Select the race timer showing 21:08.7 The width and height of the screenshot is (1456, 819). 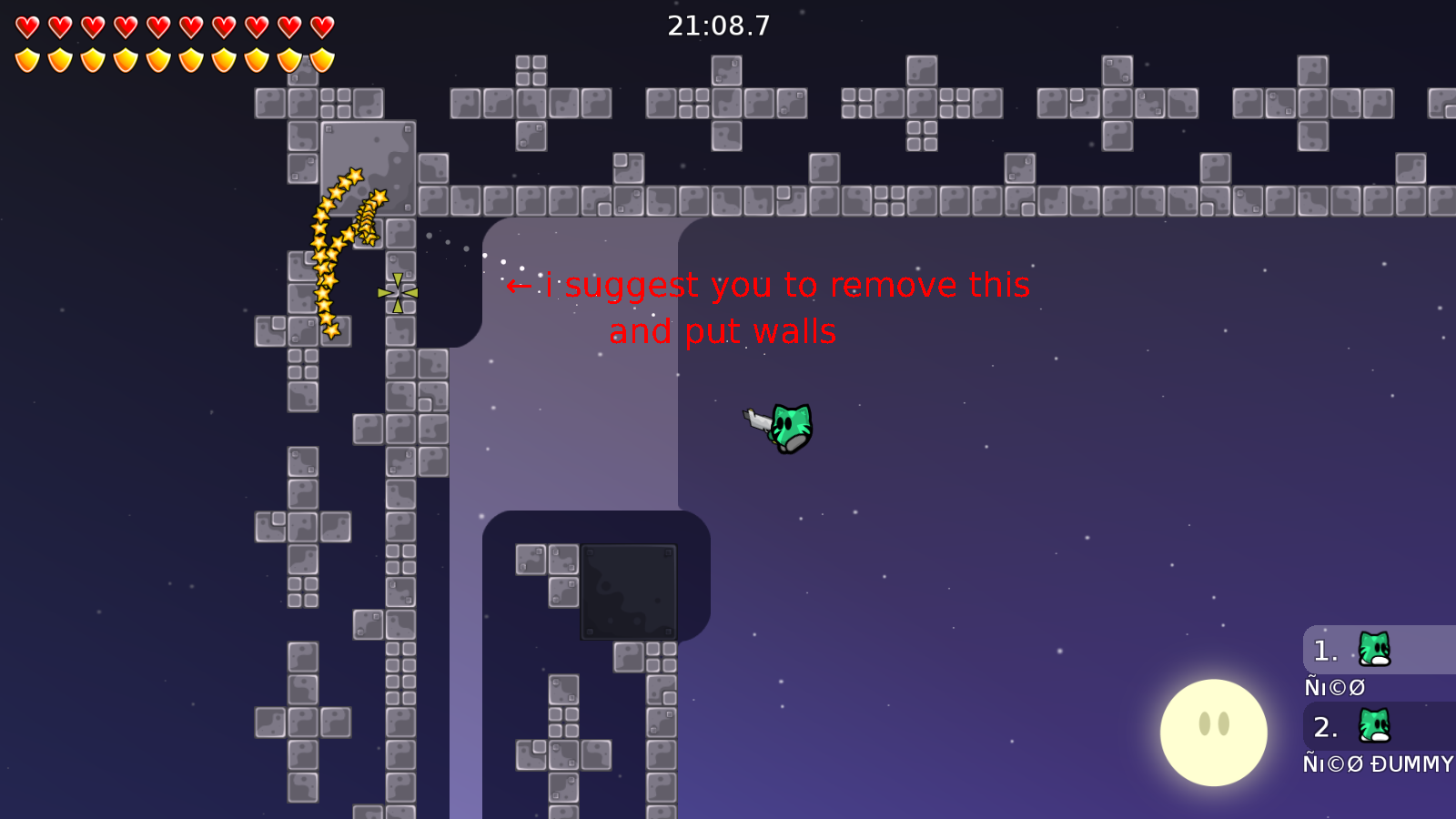point(718,25)
